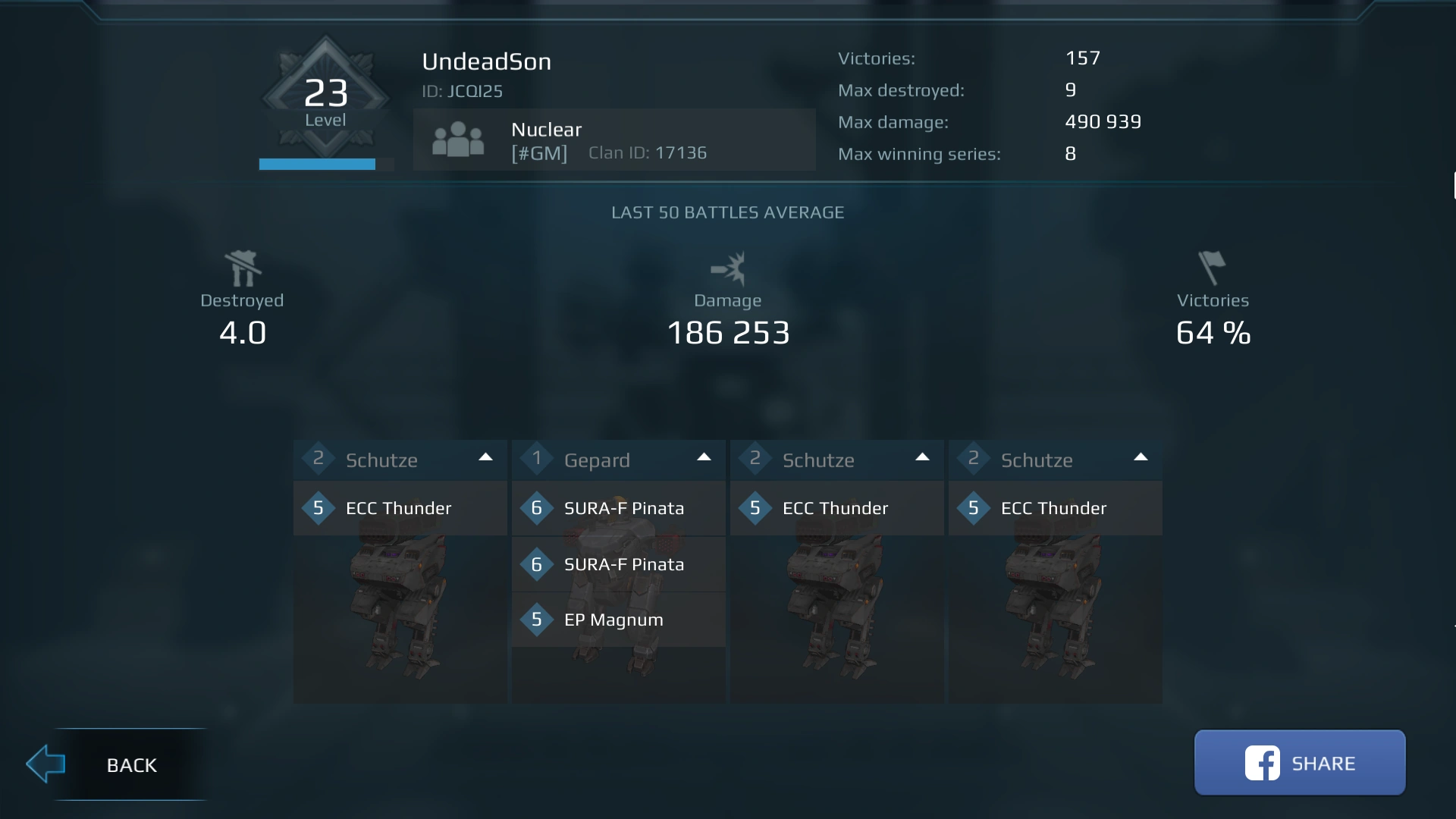Collapse the rightmost Schutze loadout panel
1456x819 pixels.
1141,457
